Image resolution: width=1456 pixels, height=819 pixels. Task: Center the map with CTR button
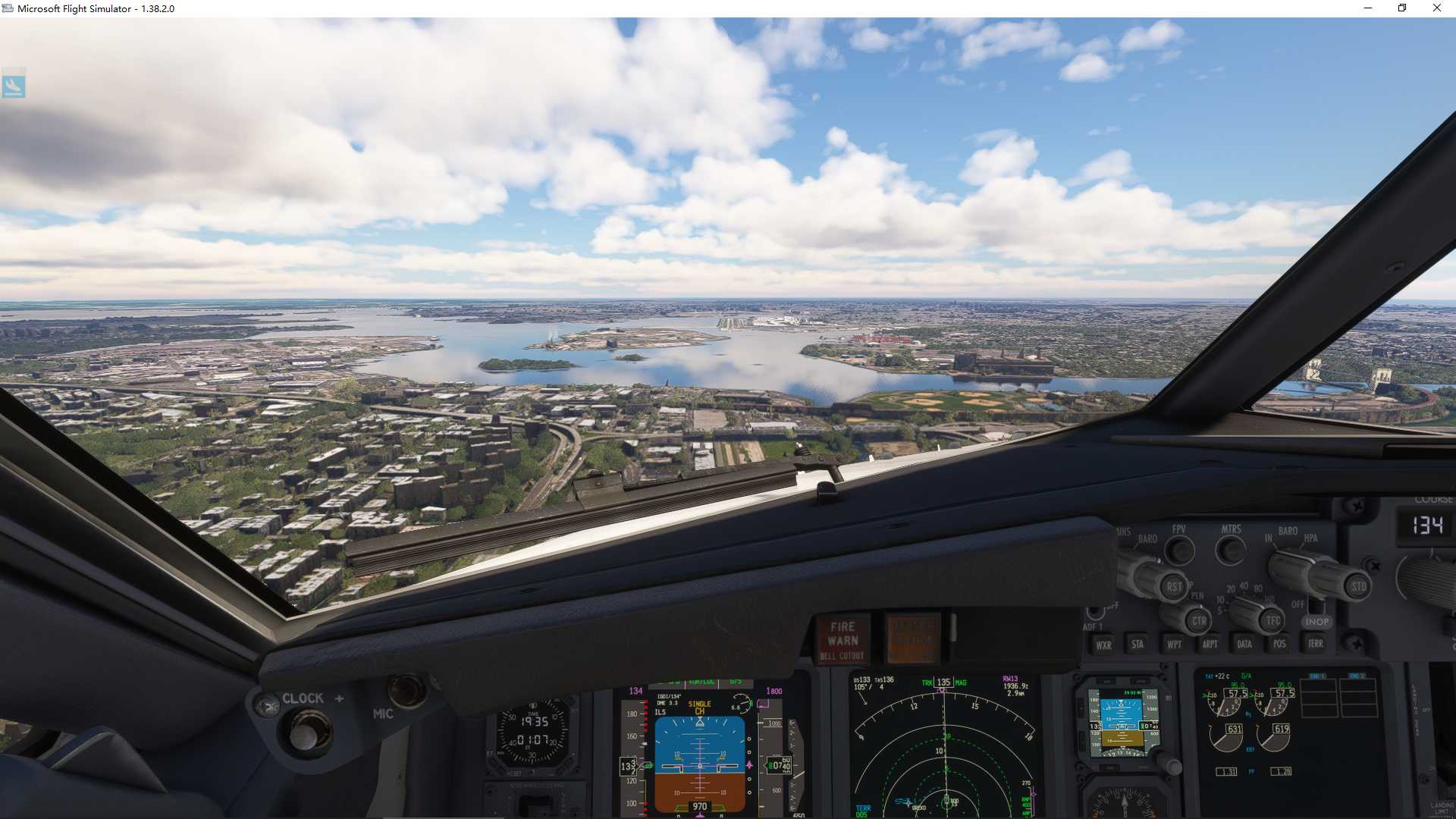[1198, 621]
